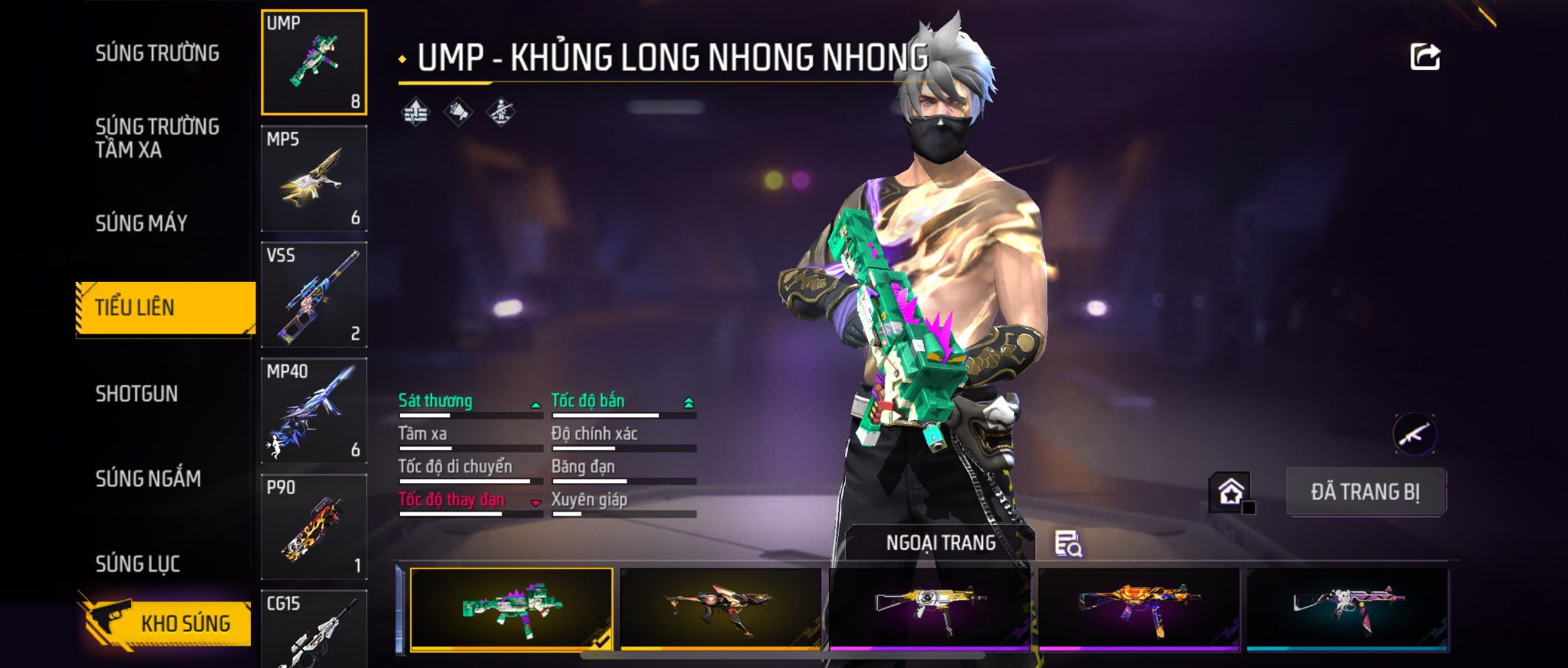Choose the Shotgun weapon category
Viewport: 1568px width, 668px height.
tap(137, 393)
